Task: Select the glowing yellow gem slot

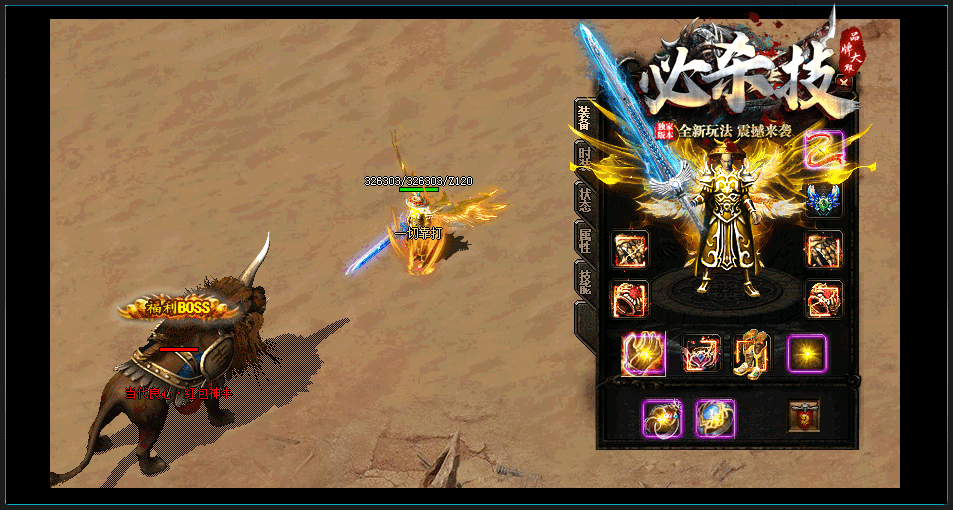Action: pos(806,353)
